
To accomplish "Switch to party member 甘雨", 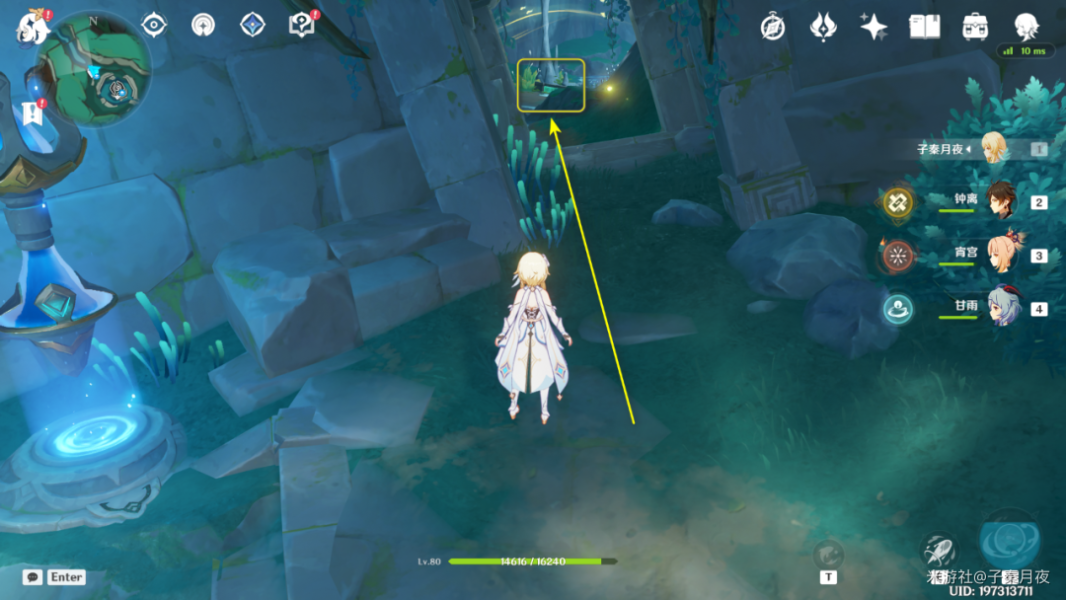I will click(1000, 307).
